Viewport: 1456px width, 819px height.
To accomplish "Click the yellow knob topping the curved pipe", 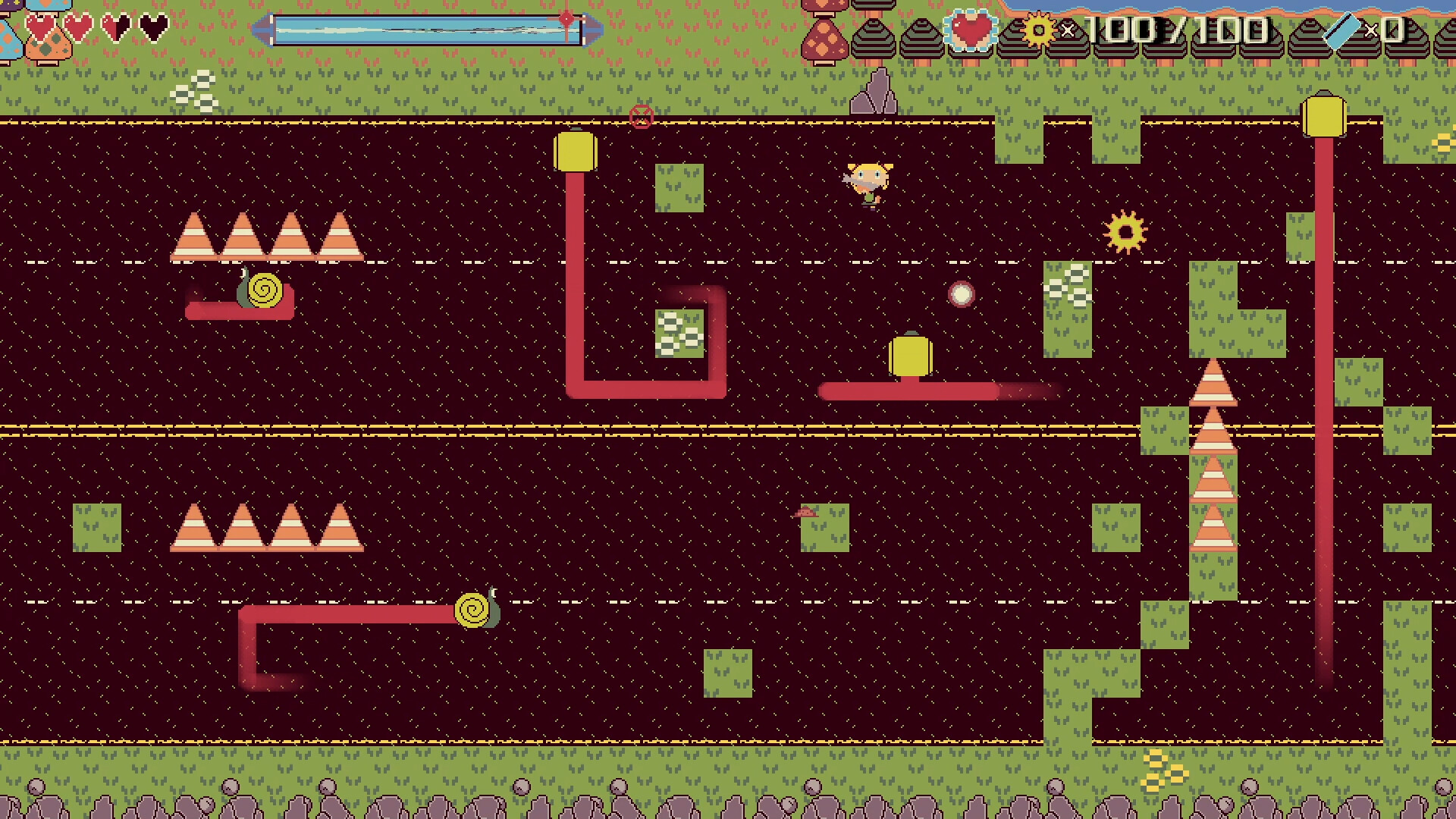I will coord(576,150).
